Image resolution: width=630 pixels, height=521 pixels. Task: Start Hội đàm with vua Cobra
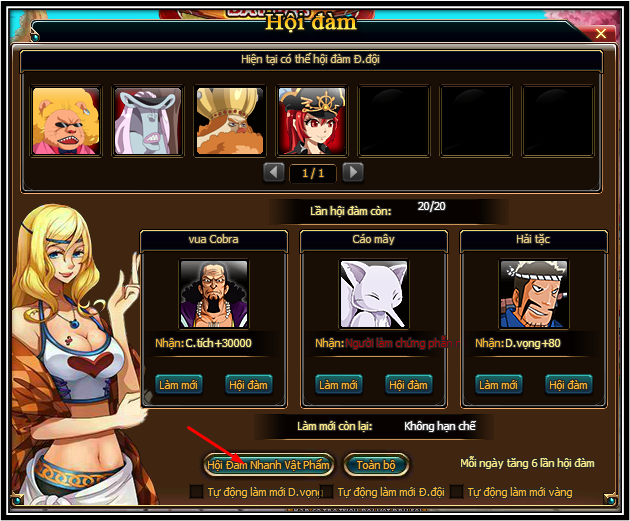pyautogui.click(x=249, y=385)
